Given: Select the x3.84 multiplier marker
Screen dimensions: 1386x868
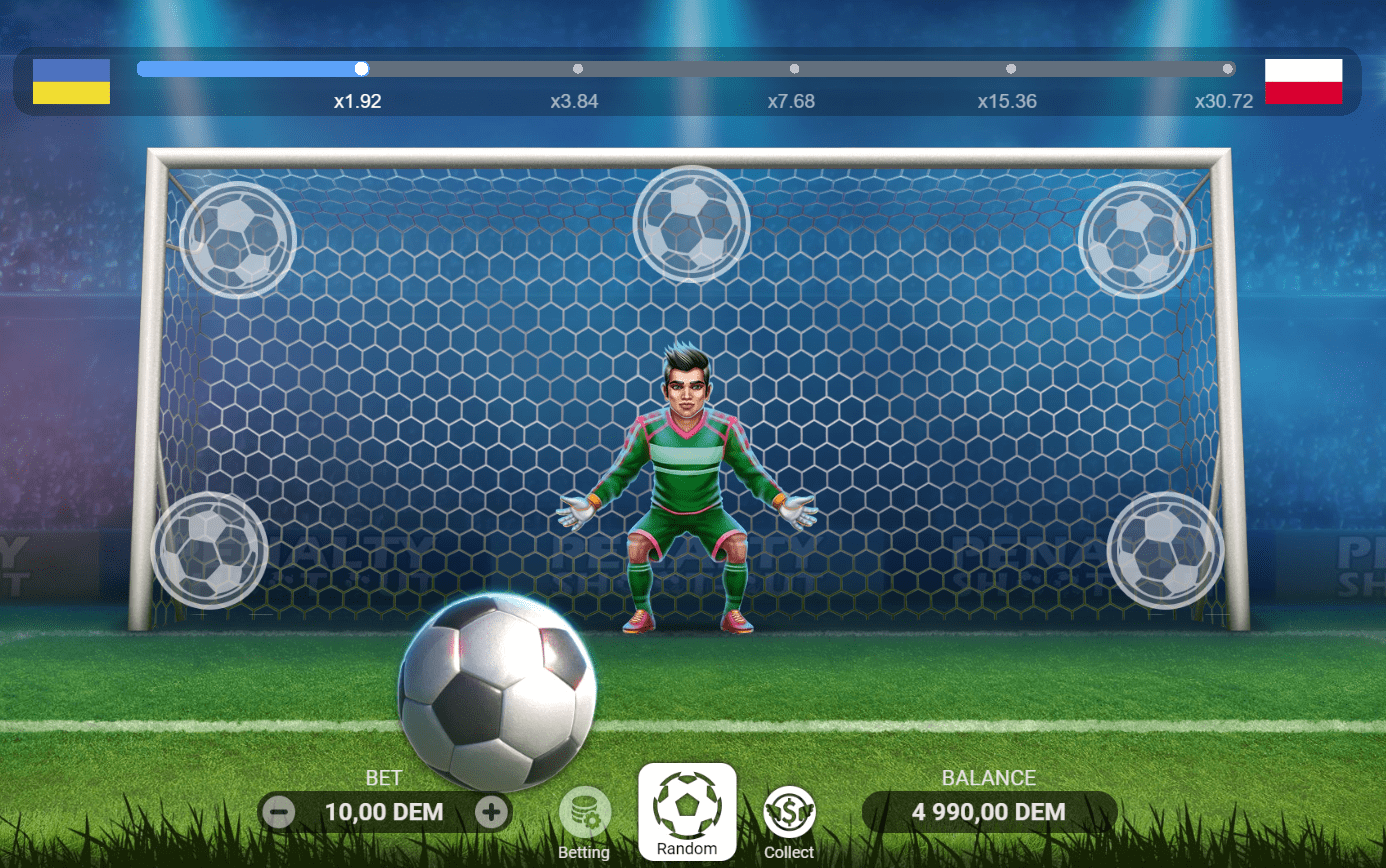Looking at the screenshot, I should pos(577,69).
